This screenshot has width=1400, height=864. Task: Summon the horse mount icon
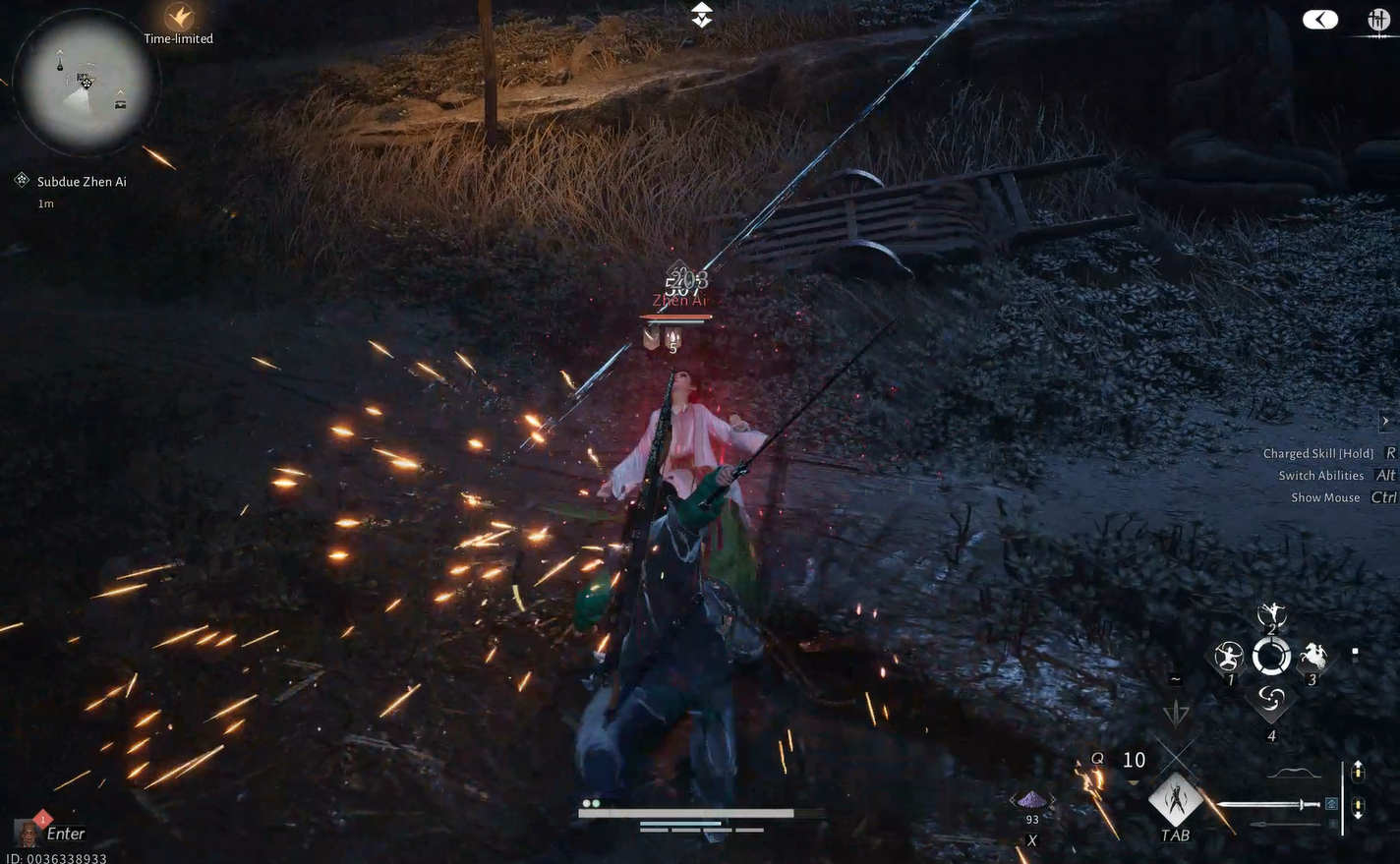tap(1313, 657)
